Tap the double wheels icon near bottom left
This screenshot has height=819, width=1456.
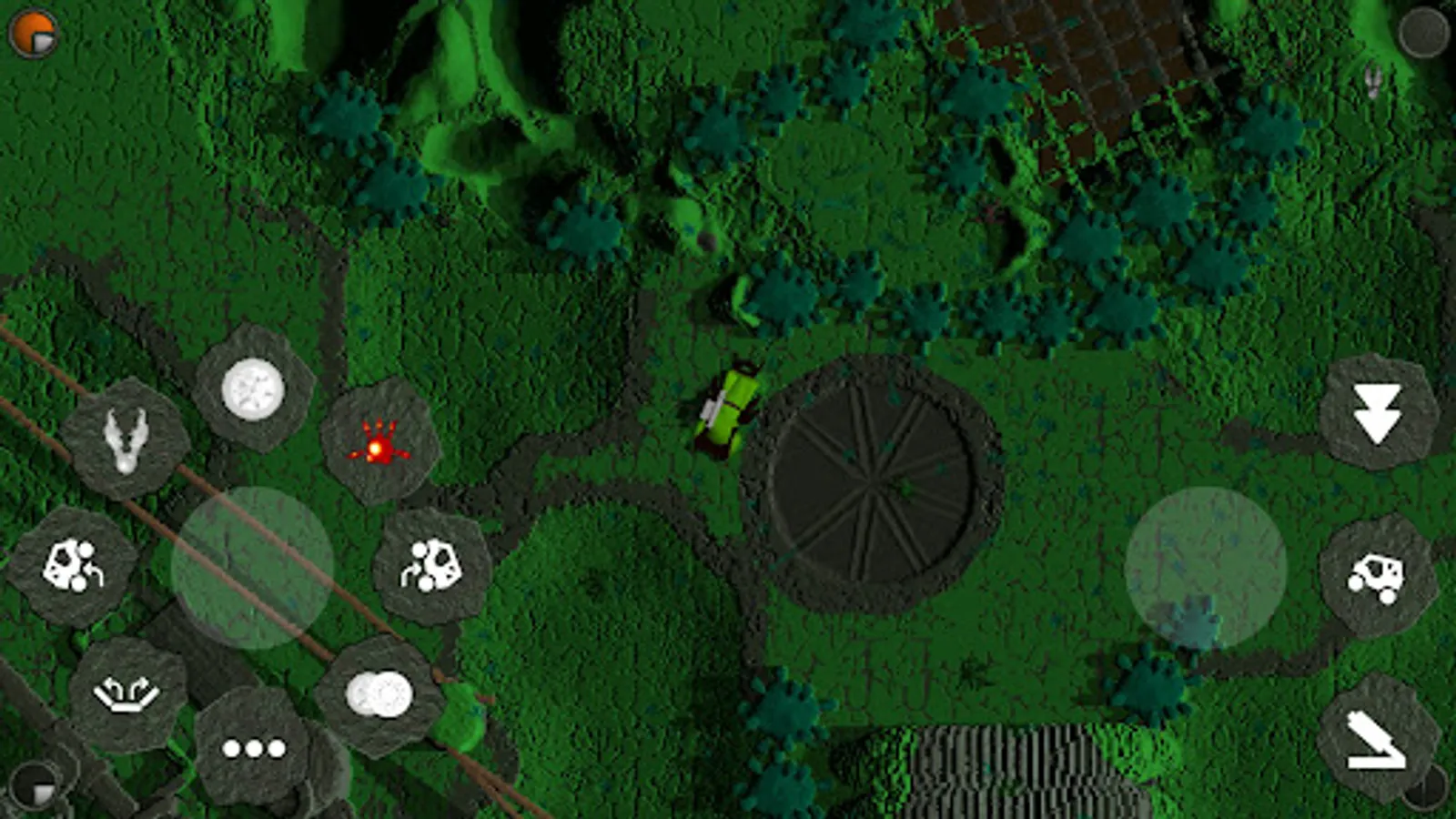point(379,693)
